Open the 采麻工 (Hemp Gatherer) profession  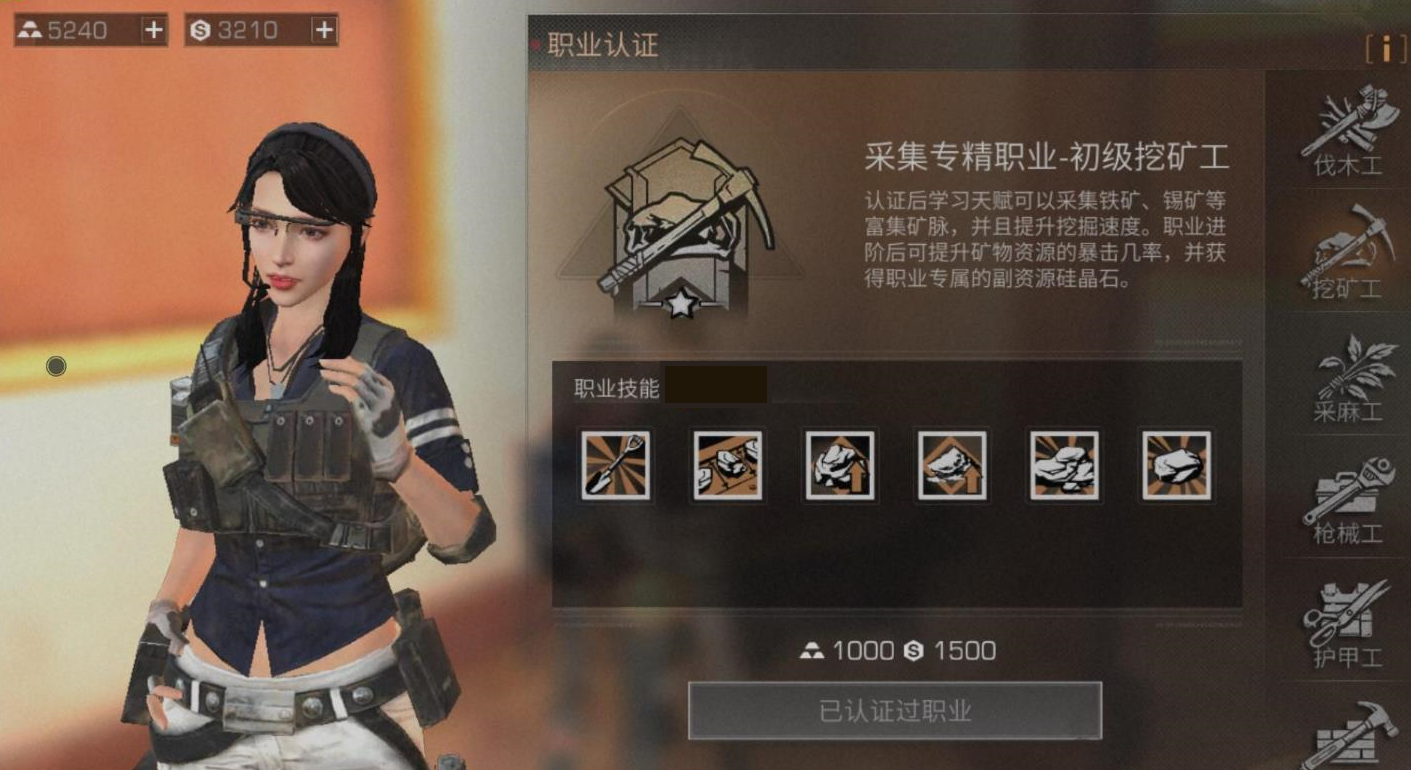(1350, 380)
